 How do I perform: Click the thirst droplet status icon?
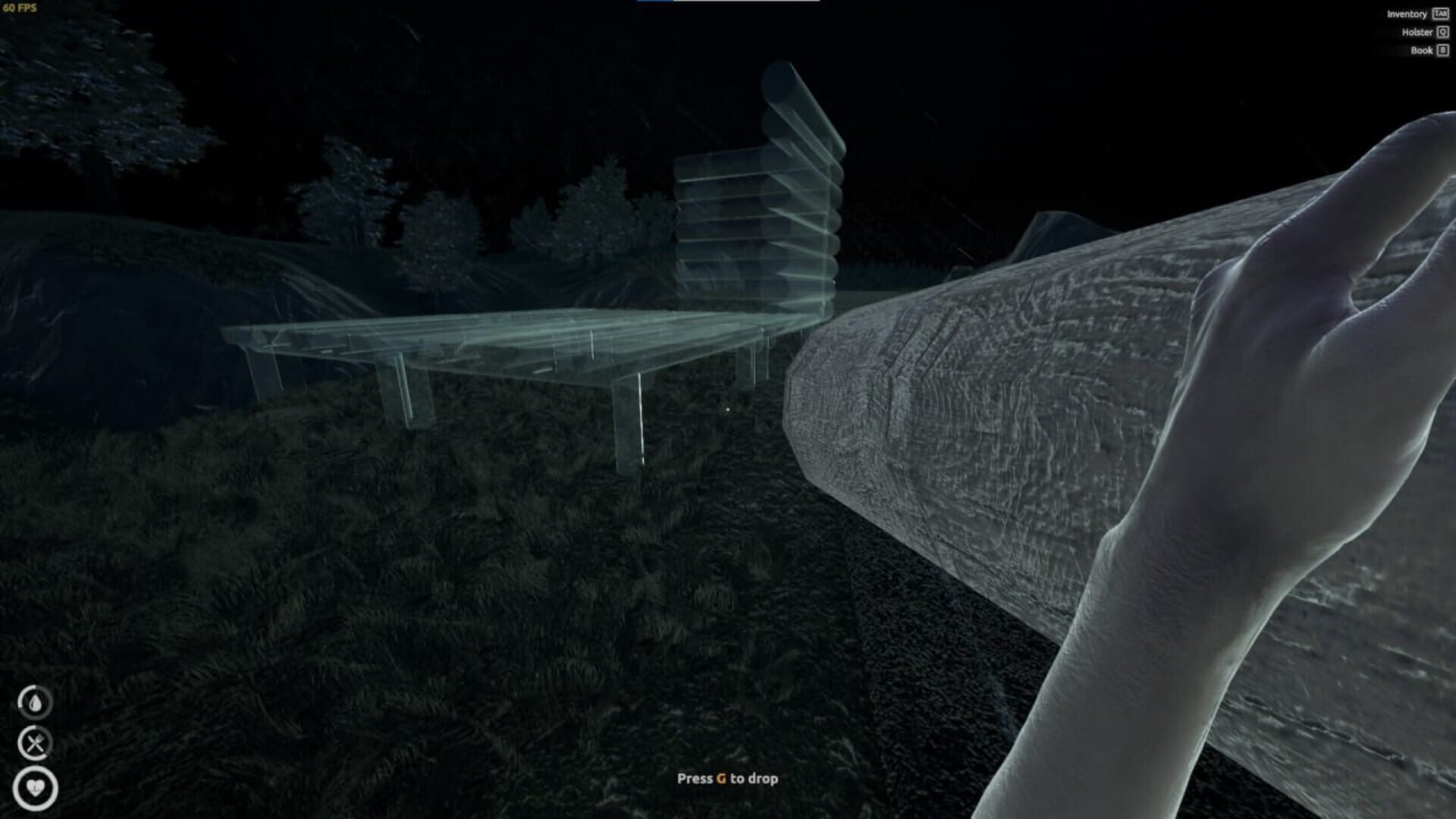(36, 701)
